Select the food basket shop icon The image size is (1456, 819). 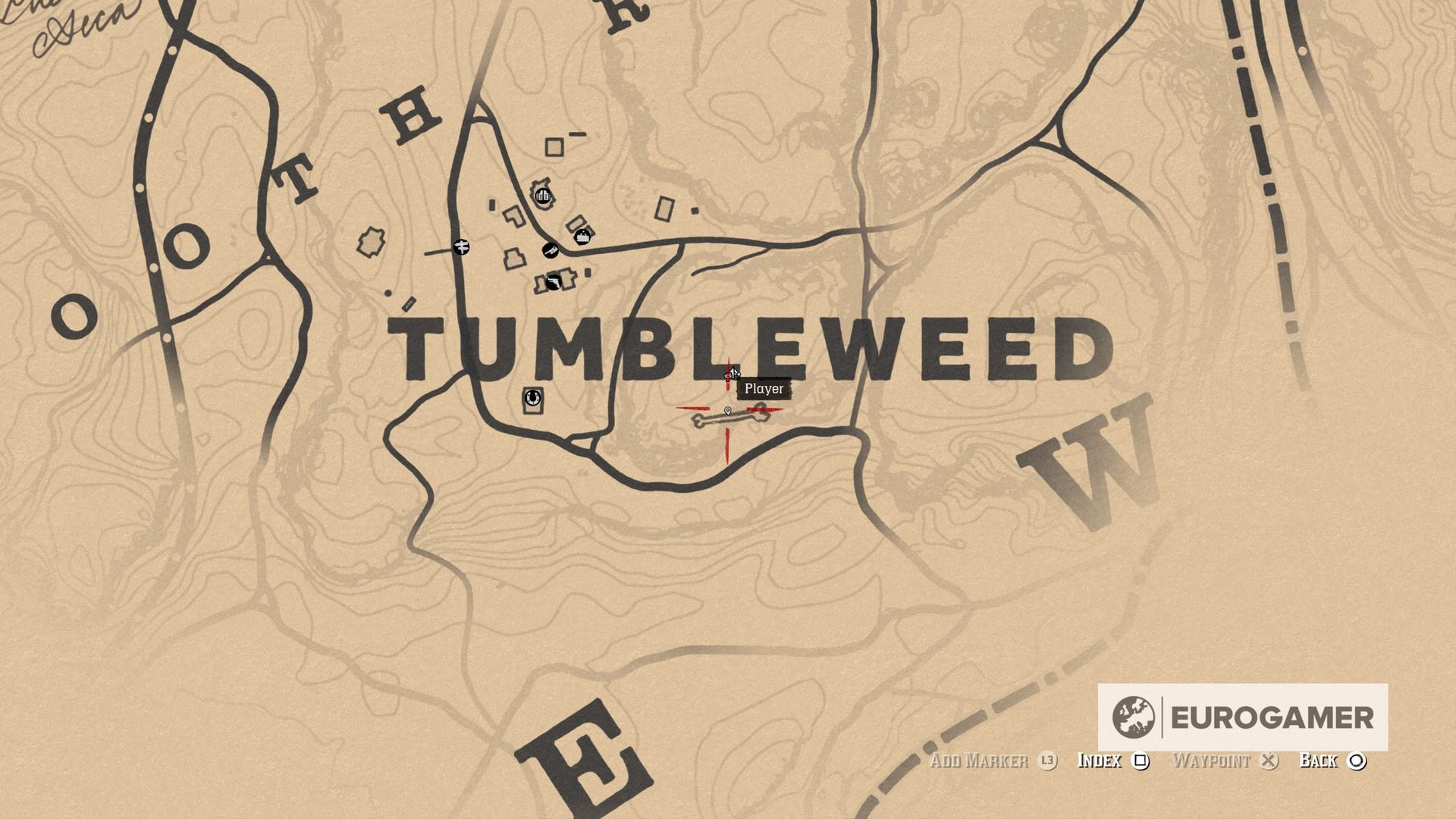point(583,237)
